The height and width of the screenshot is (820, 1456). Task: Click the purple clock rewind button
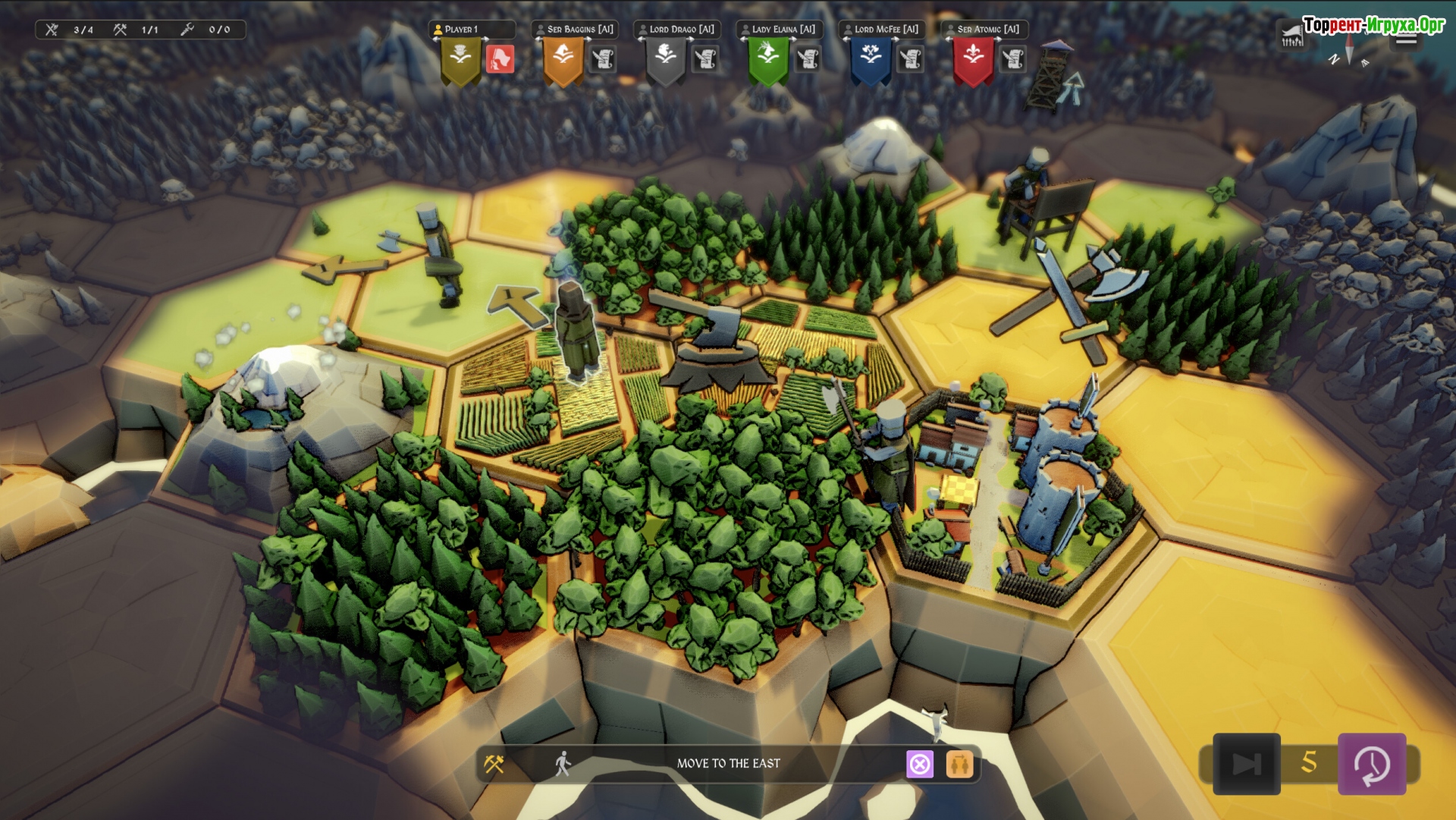pos(1372,764)
